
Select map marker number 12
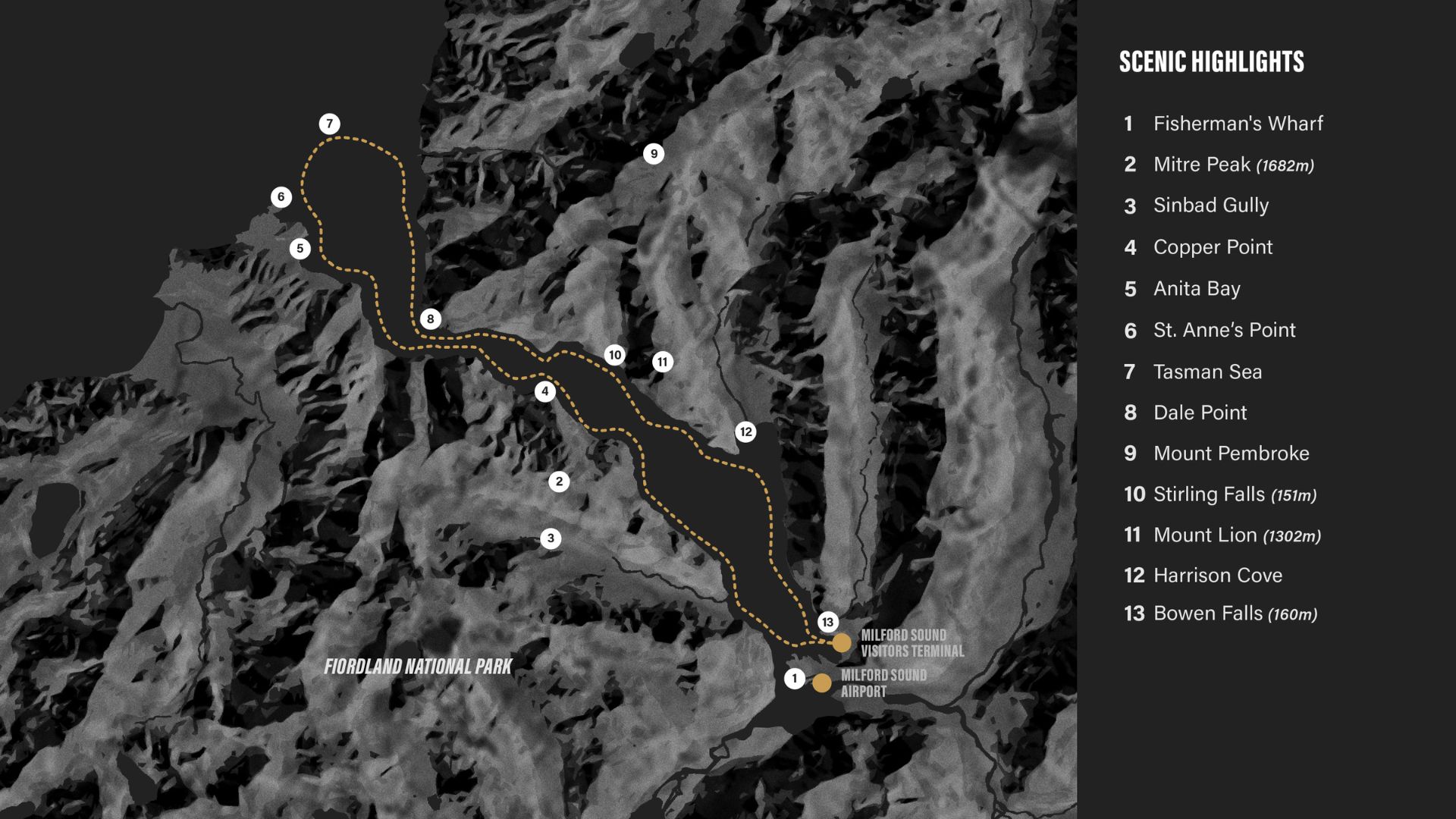tap(745, 432)
